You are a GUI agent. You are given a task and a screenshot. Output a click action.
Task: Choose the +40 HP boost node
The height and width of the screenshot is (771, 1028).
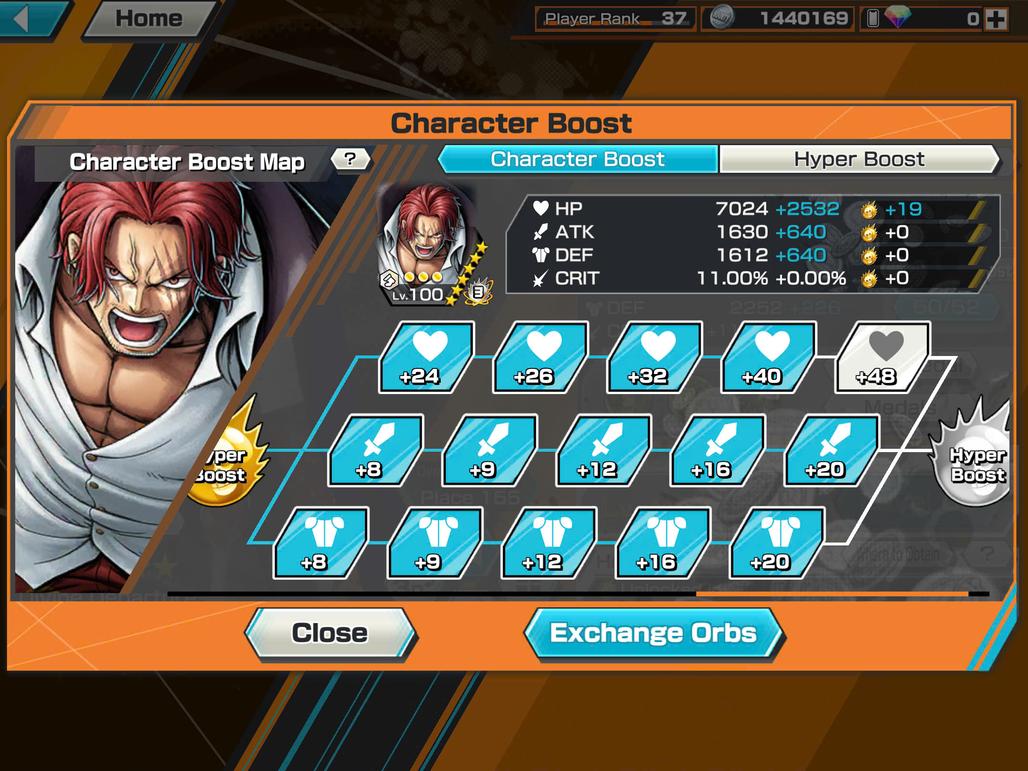pyautogui.click(x=769, y=356)
